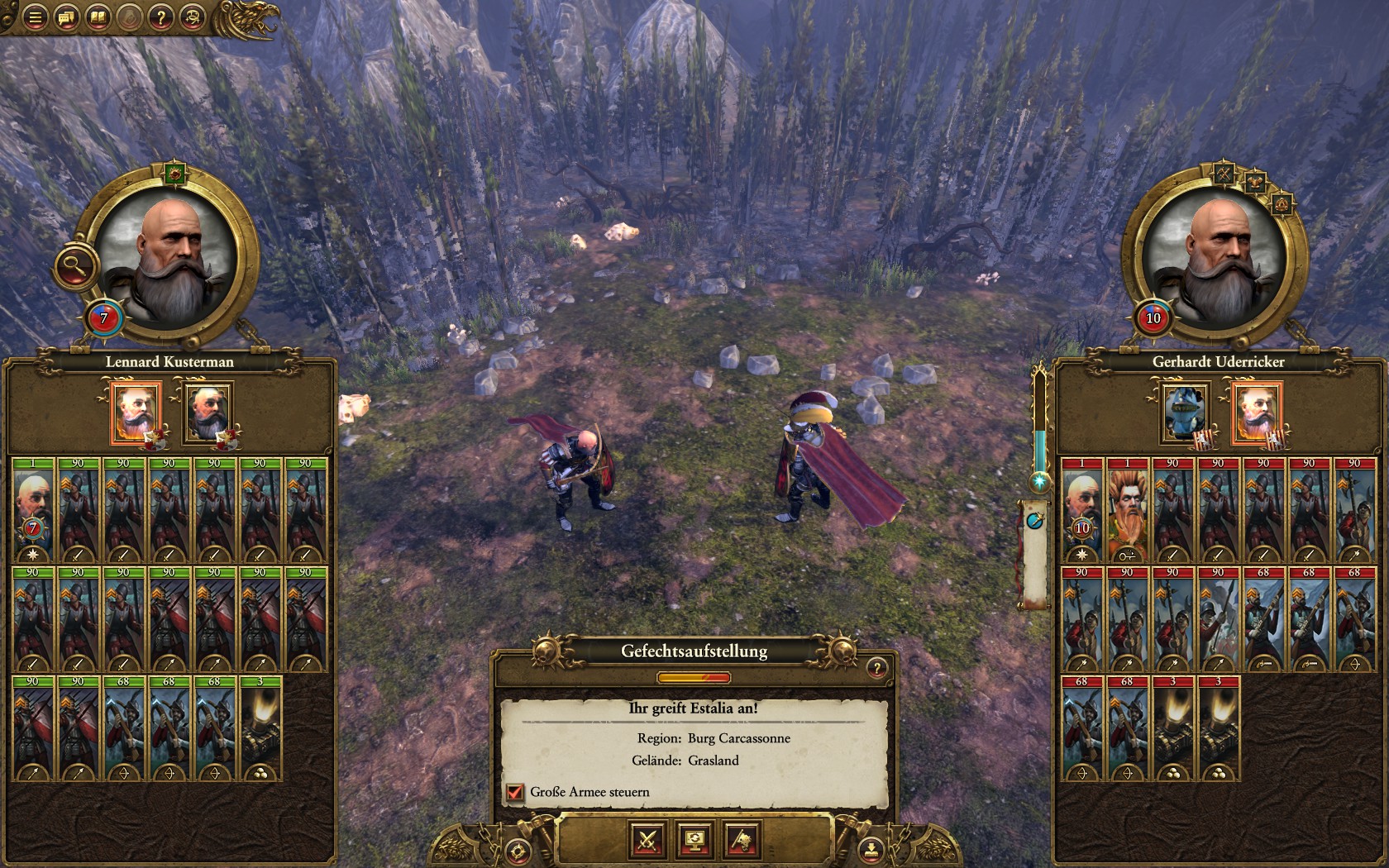The image size is (1389, 868).
Task: Open the spell browser rune button
Action: coord(192,17)
